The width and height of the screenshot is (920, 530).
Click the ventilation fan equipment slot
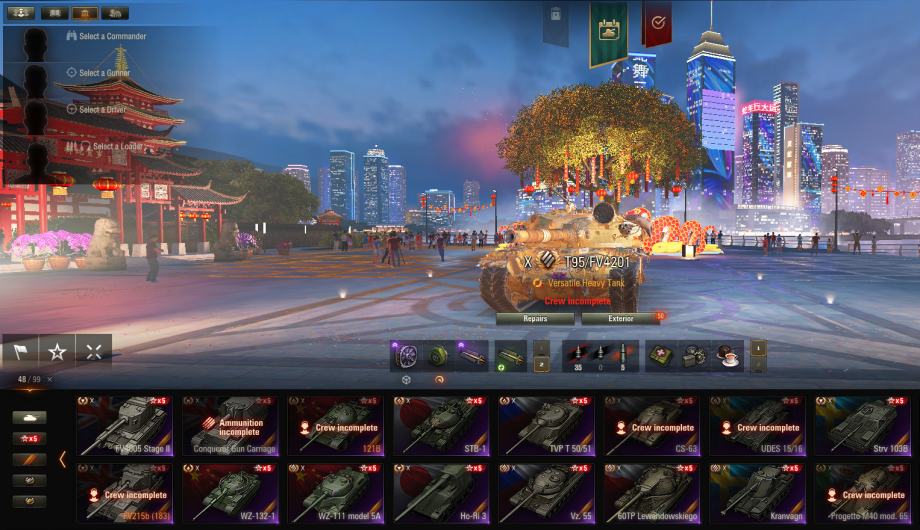[405, 356]
